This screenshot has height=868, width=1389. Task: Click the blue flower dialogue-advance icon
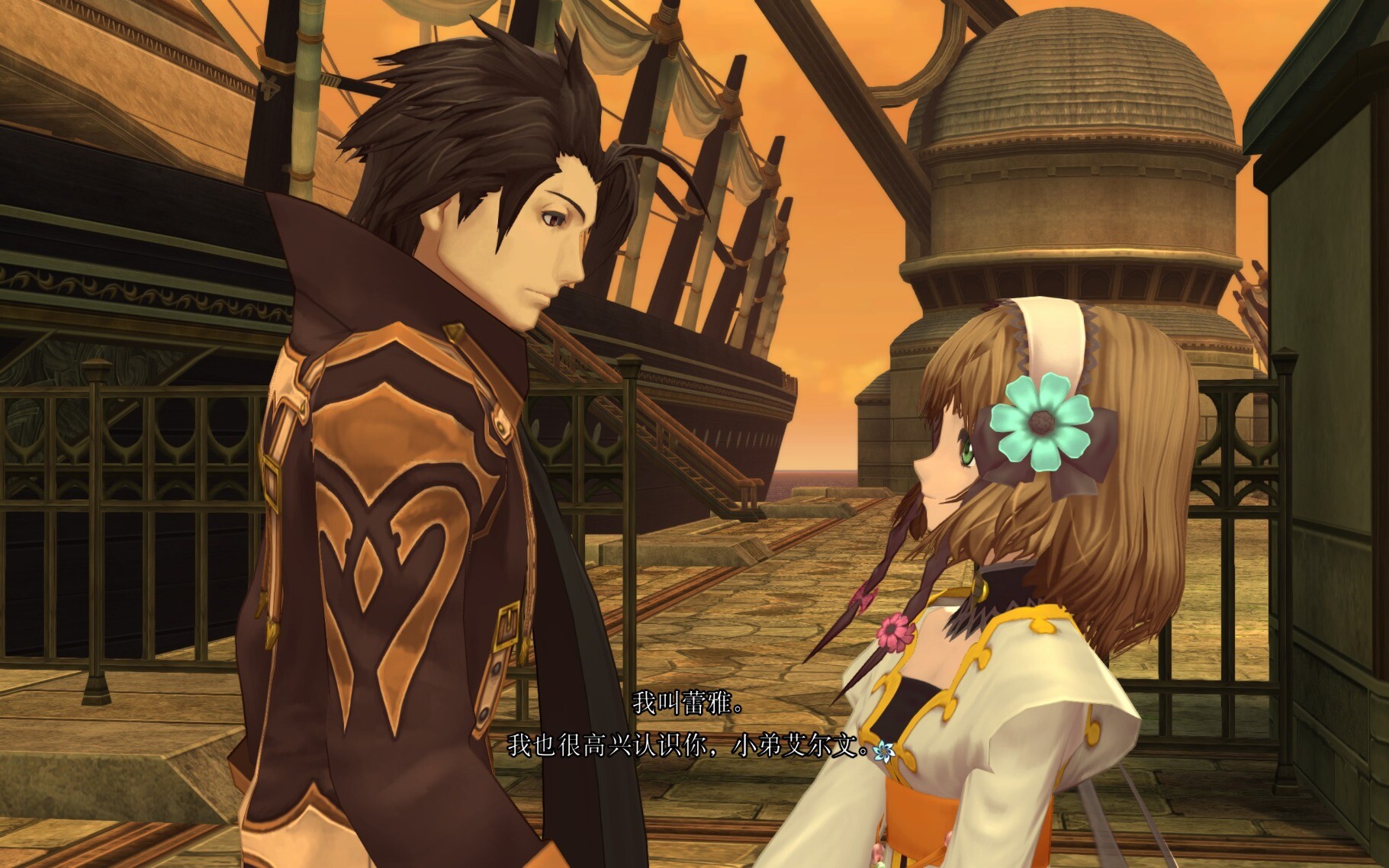(x=884, y=751)
